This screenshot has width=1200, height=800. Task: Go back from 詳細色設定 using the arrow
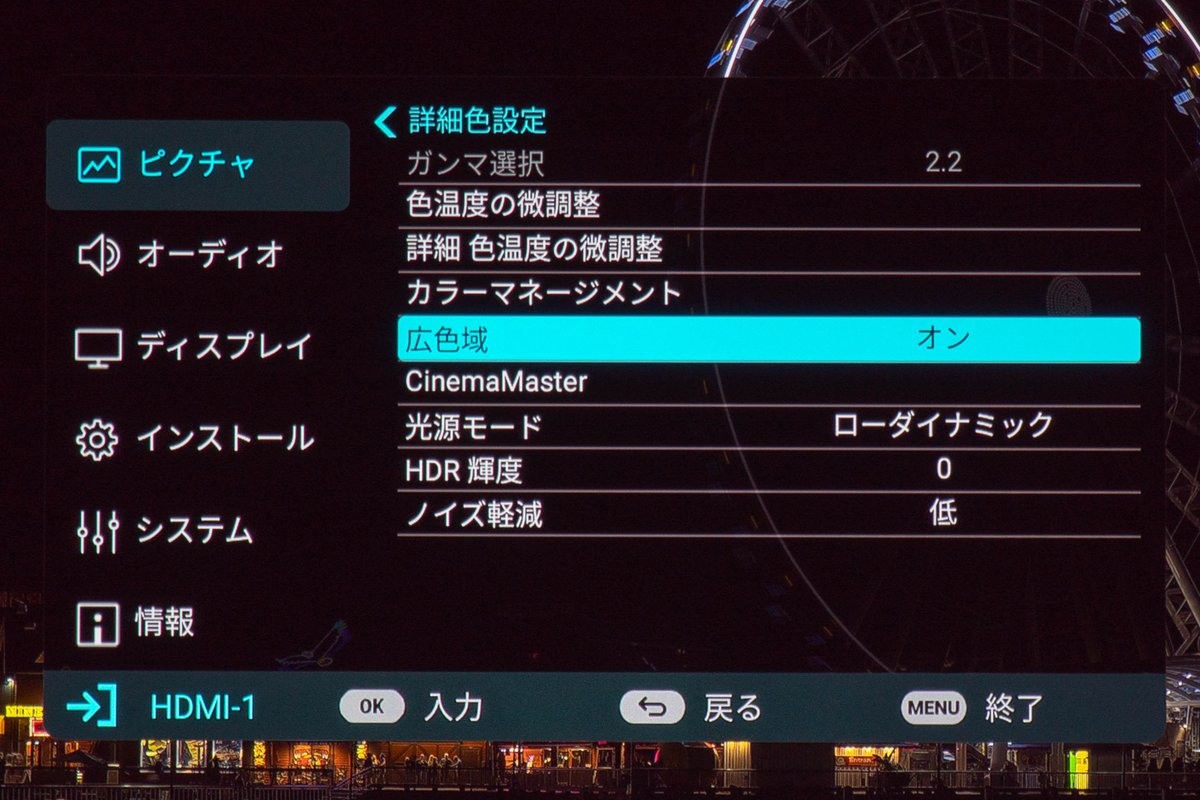(x=385, y=122)
